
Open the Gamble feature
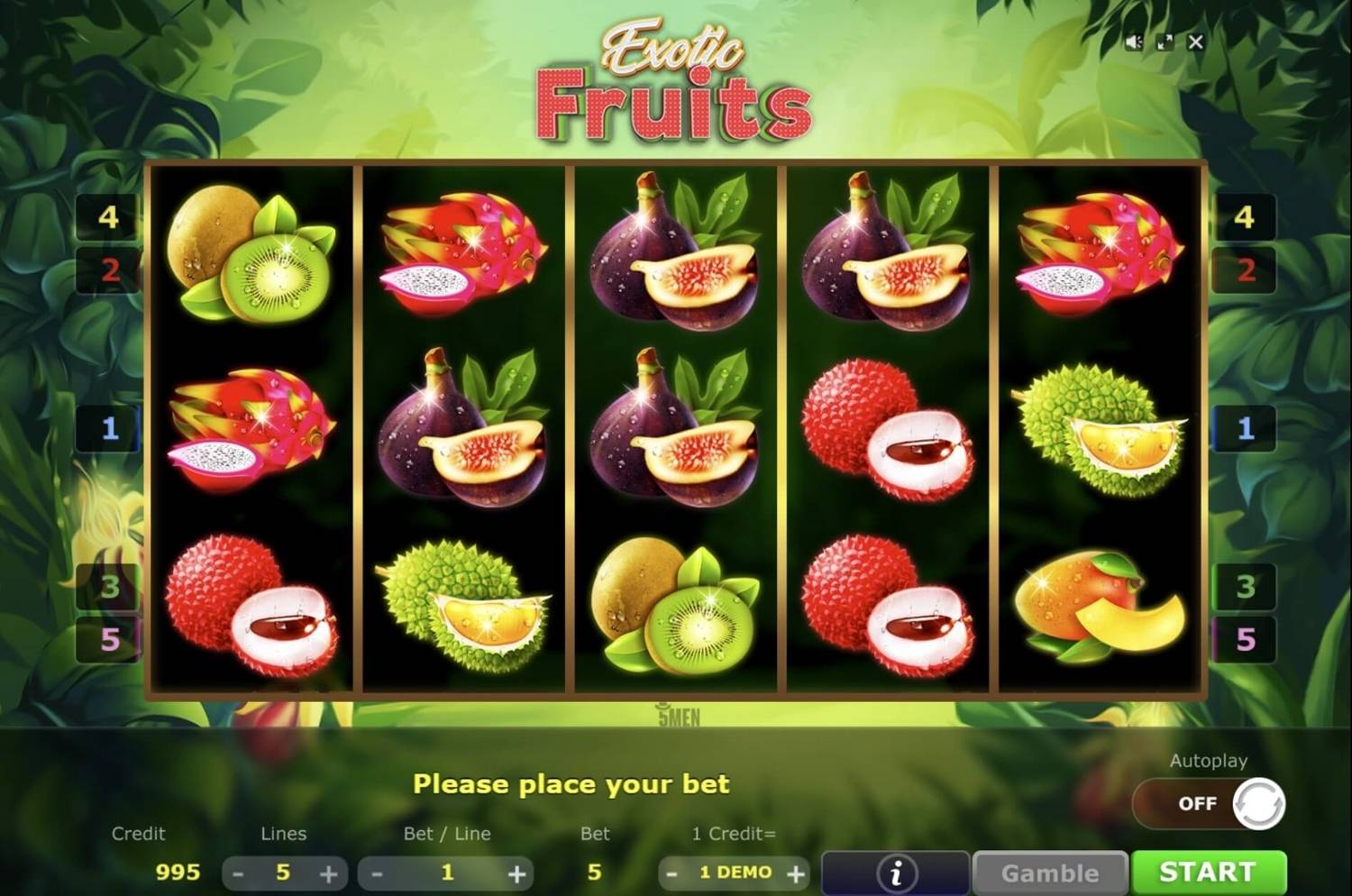(1051, 871)
